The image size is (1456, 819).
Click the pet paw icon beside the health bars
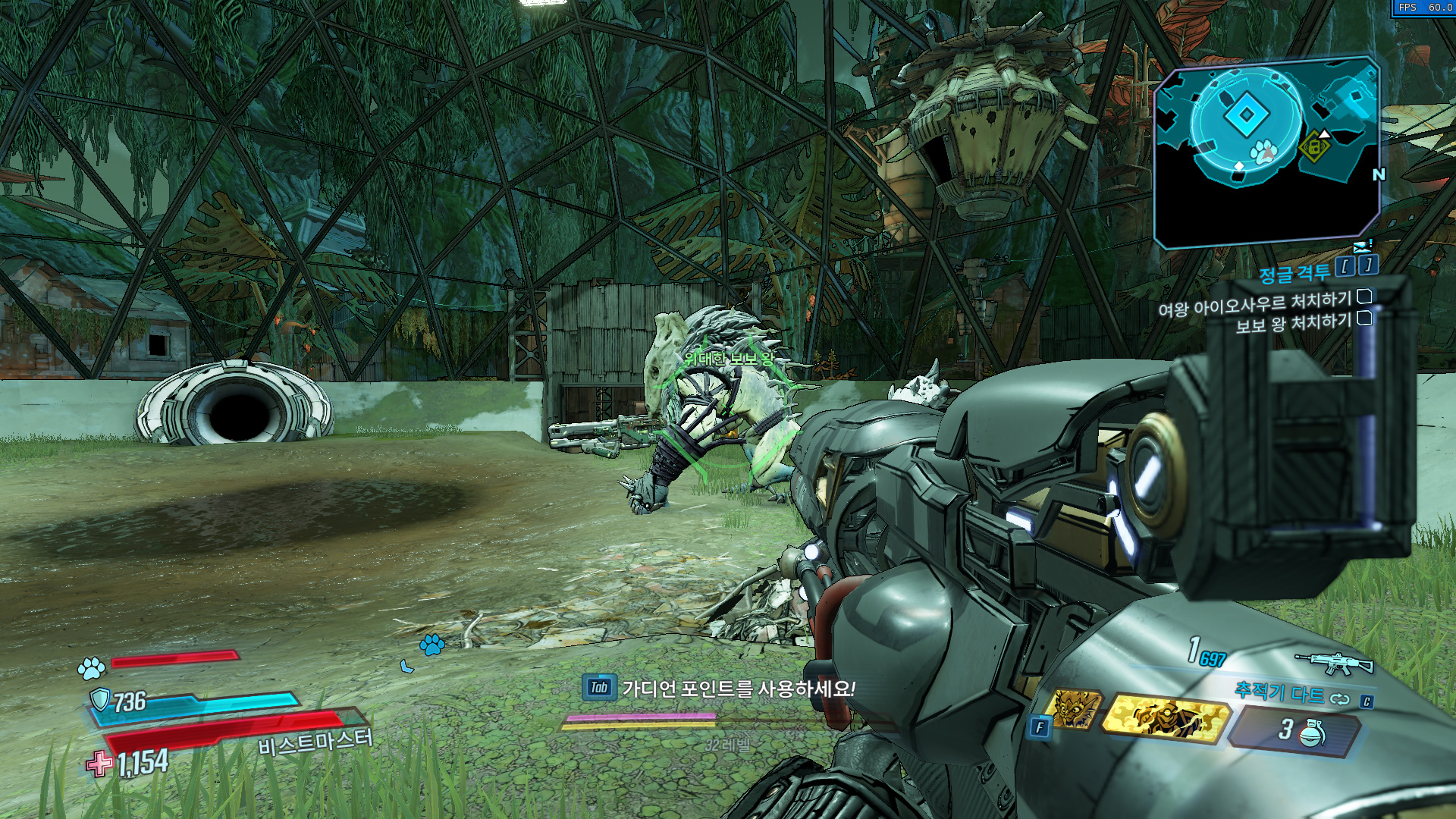92,669
